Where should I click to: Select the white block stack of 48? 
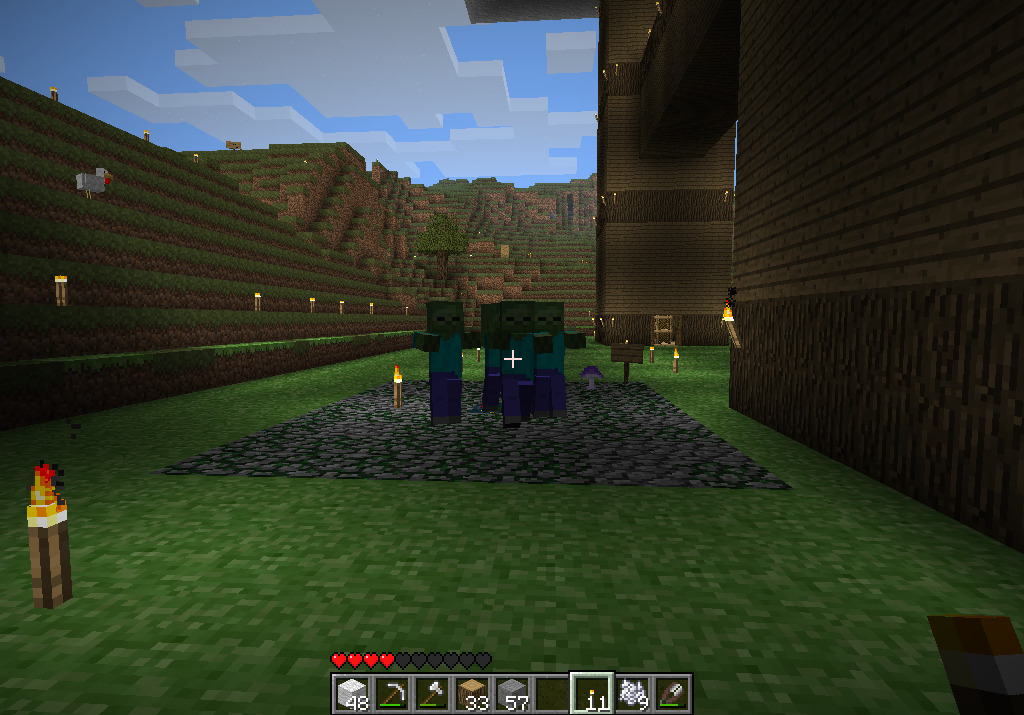pyautogui.click(x=351, y=693)
